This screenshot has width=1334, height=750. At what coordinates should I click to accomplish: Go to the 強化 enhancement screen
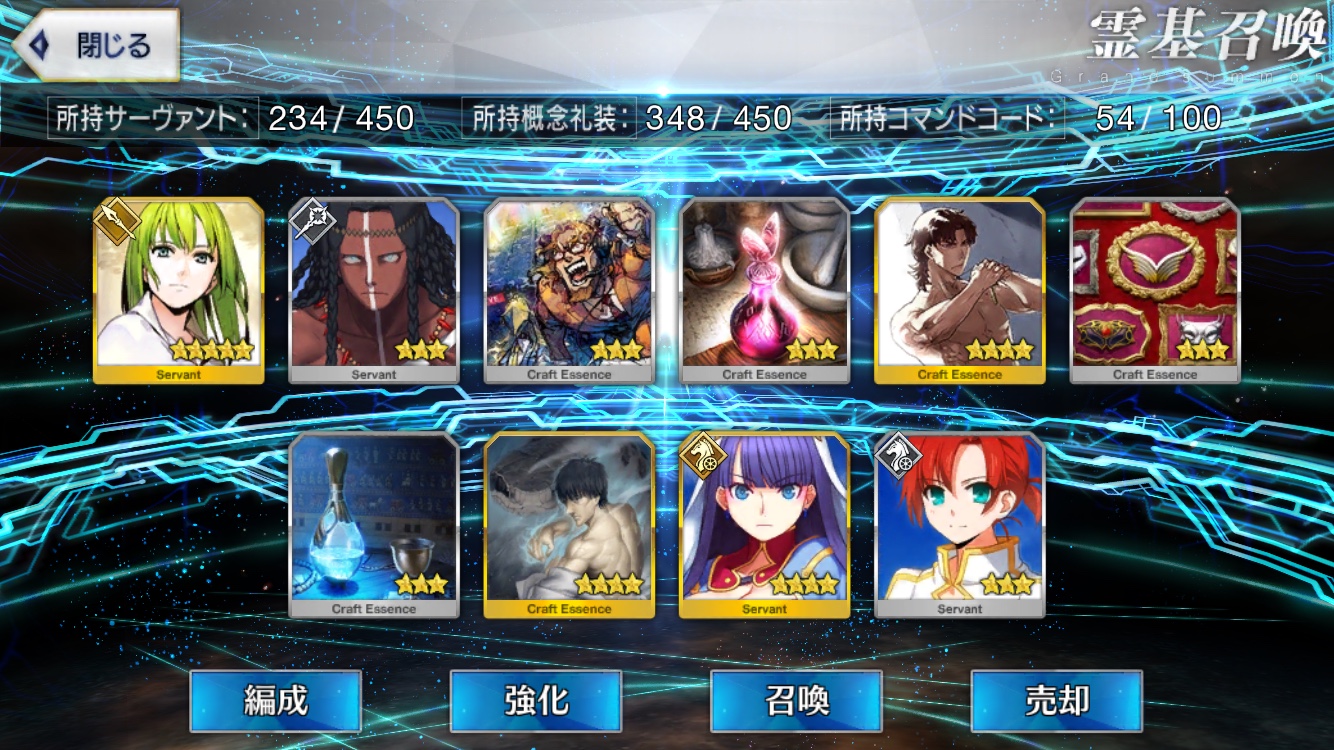(x=536, y=700)
